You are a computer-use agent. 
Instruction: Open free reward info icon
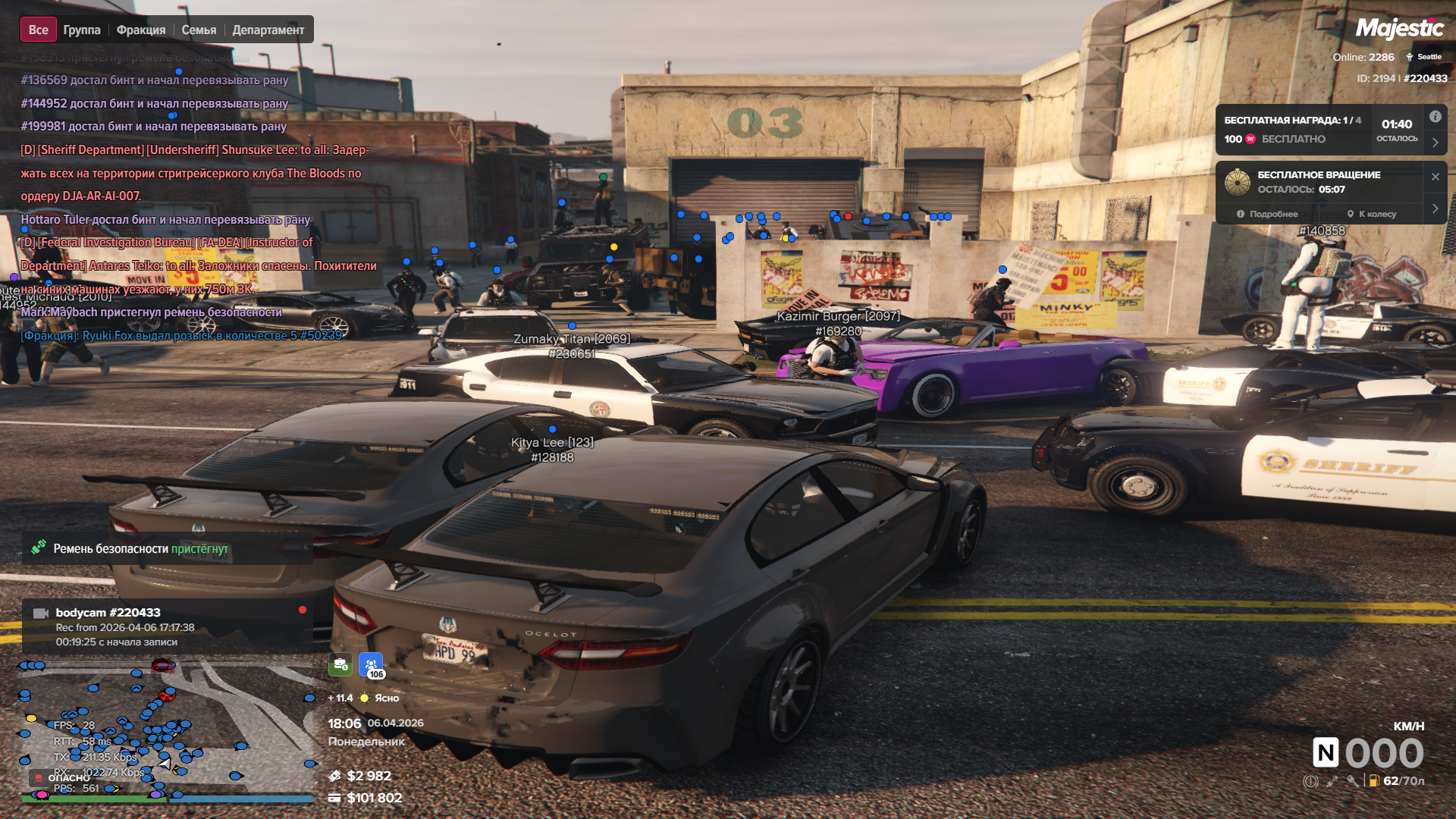click(x=1436, y=117)
